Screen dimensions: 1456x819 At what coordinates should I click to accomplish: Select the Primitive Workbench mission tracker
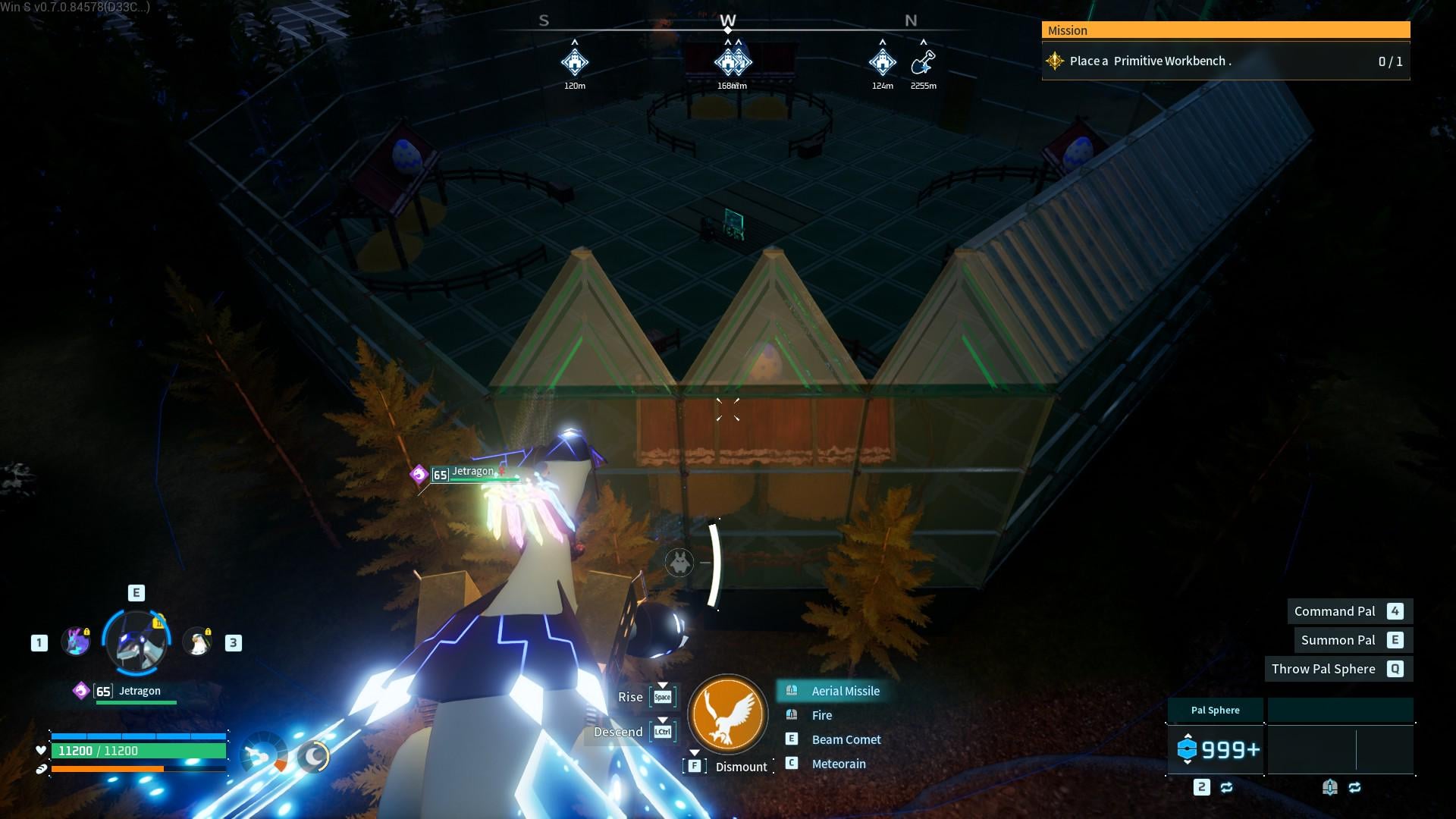coord(1225,61)
